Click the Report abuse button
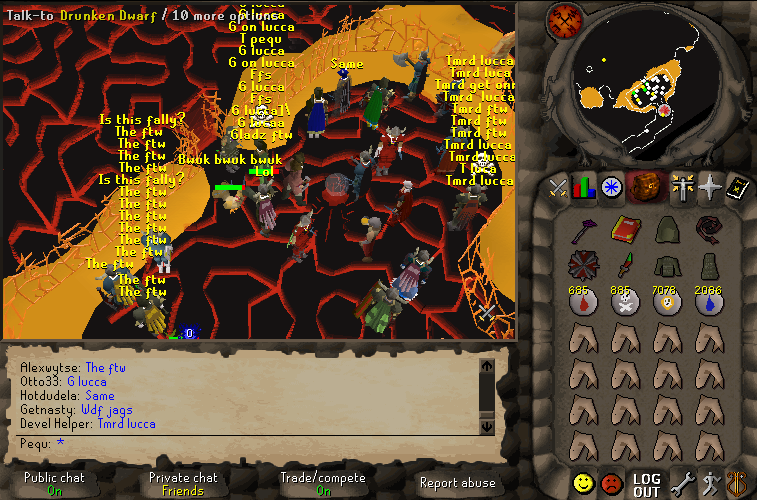This screenshot has width=757, height=500. (457, 484)
